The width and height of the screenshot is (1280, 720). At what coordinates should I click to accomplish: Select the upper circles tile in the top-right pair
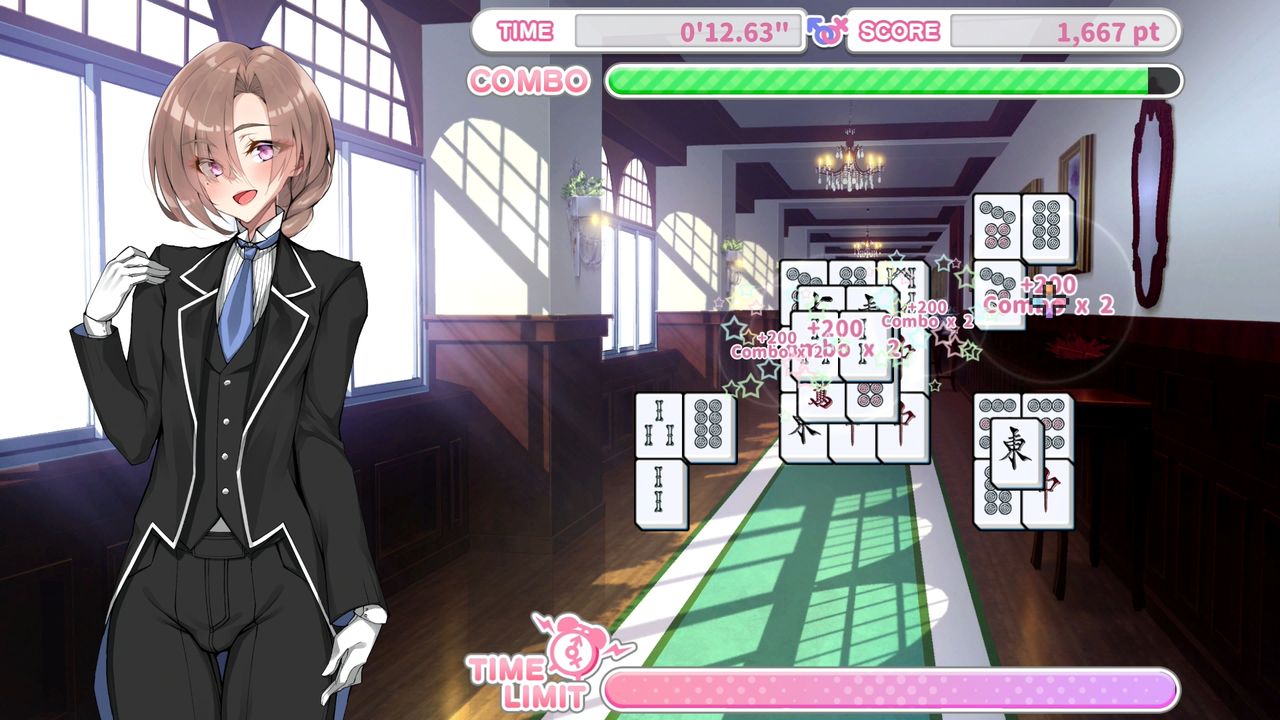pos(996,225)
